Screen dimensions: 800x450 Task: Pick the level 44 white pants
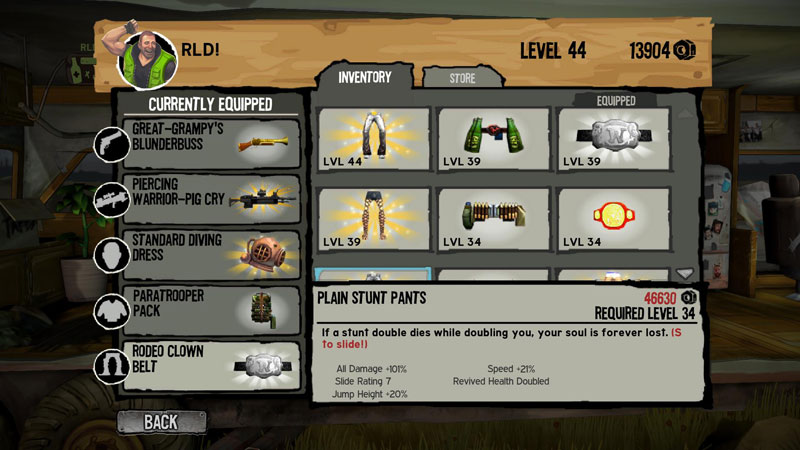tap(374, 140)
